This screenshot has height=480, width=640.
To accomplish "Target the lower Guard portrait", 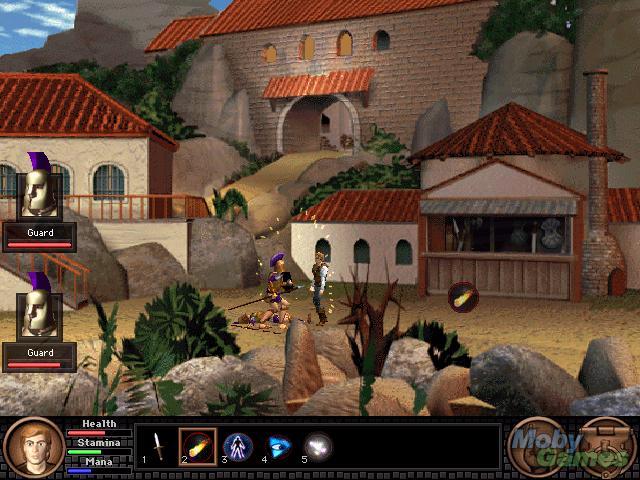I will [39, 313].
